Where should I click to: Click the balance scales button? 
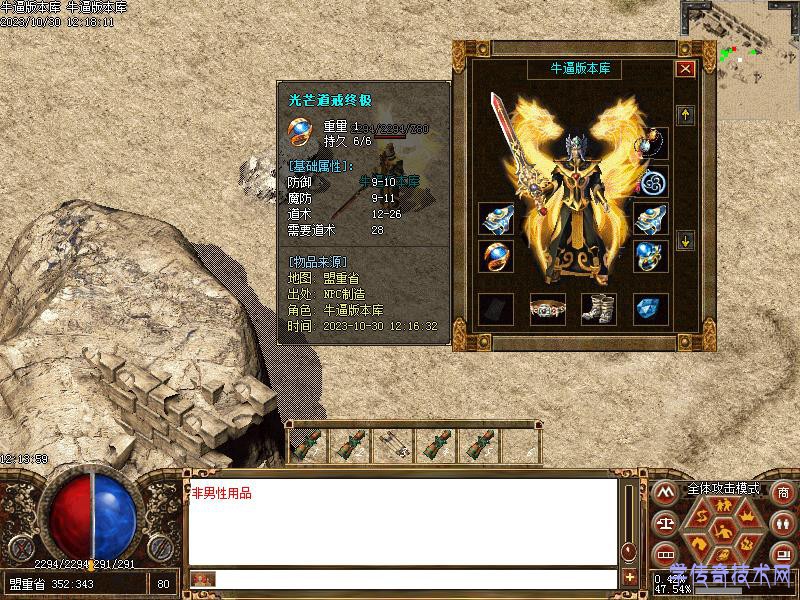tap(663, 522)
